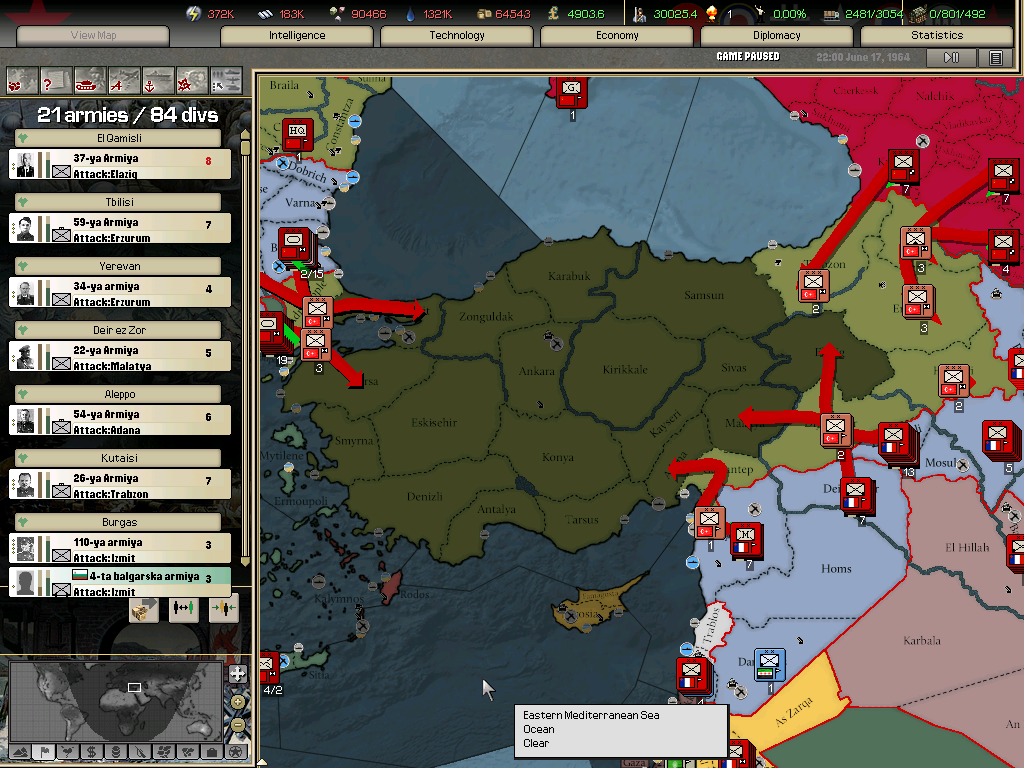Show the Statistics tab
Screen dimensions: 1024x768
click(x=937, y=35)
